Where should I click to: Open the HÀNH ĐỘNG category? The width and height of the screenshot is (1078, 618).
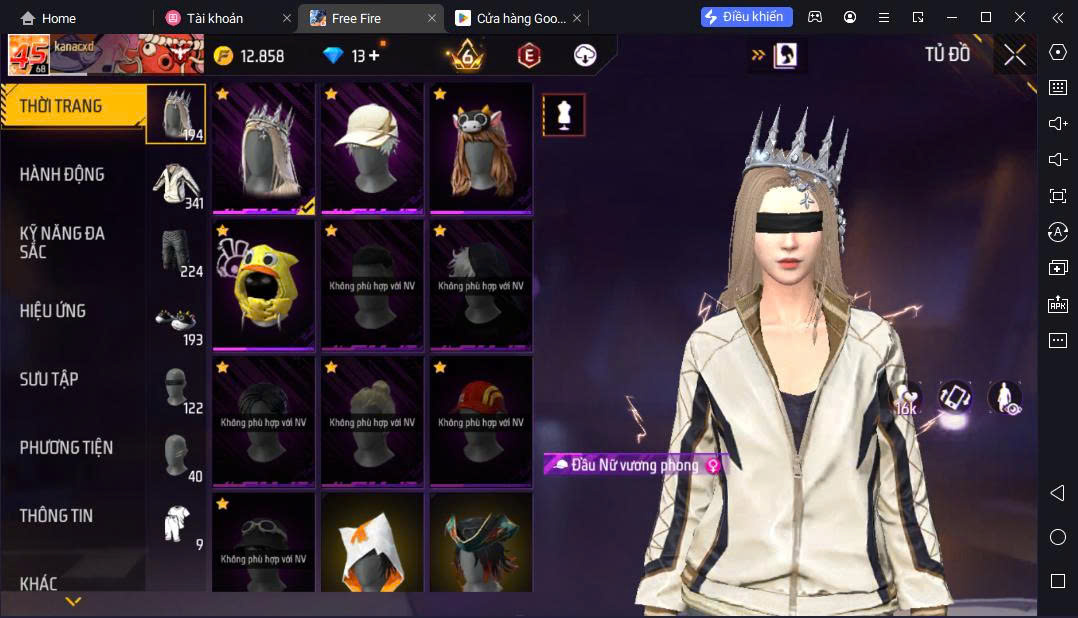click(x=62, y=174)
